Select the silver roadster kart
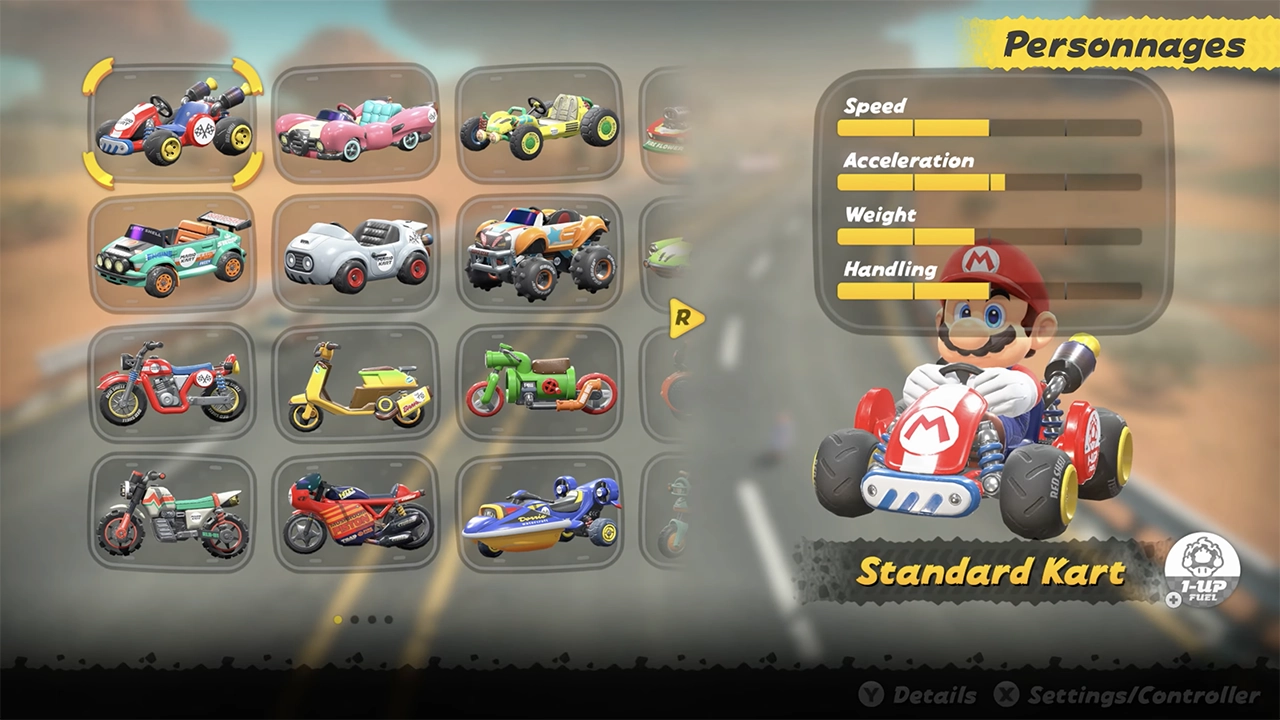The width and height of the screenshot is (1280, 720). click(357, 252)
